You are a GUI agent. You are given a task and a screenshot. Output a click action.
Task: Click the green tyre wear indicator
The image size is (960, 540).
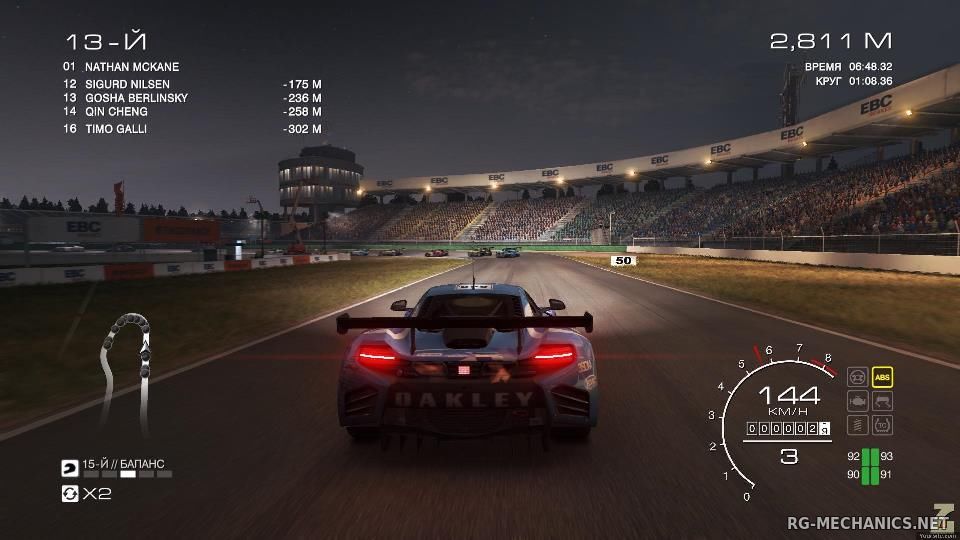pyautogui.click(x=870, y=466)
